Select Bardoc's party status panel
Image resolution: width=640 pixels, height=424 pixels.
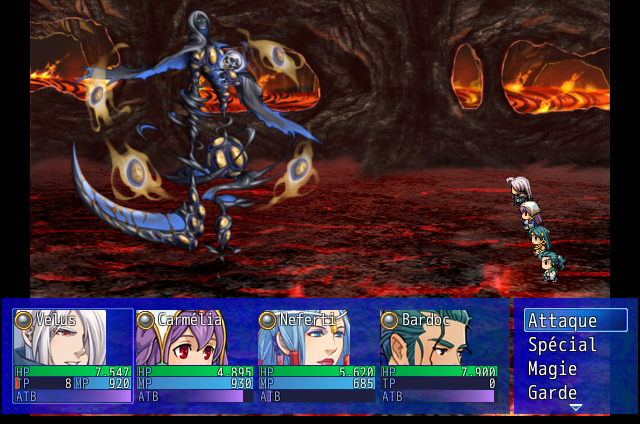pos(440,356)
